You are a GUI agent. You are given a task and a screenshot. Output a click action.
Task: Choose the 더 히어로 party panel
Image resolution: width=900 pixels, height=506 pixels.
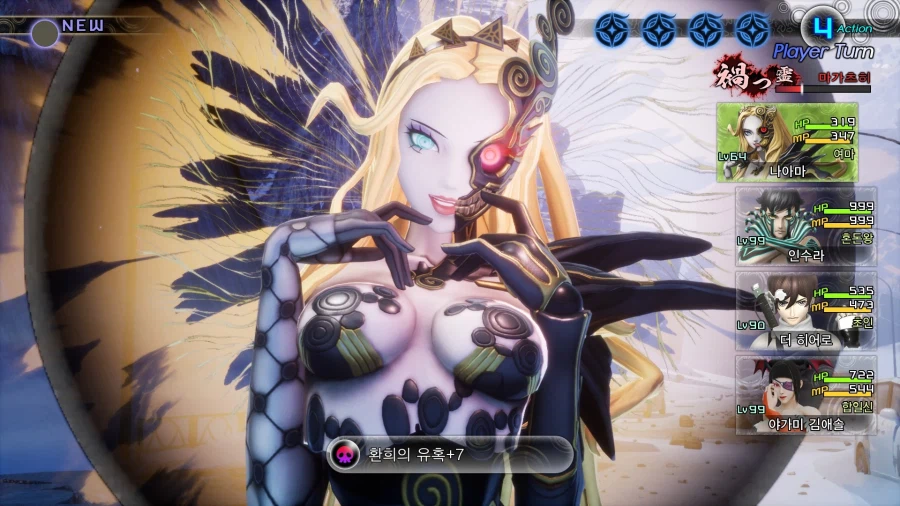[x=806, y=310]
